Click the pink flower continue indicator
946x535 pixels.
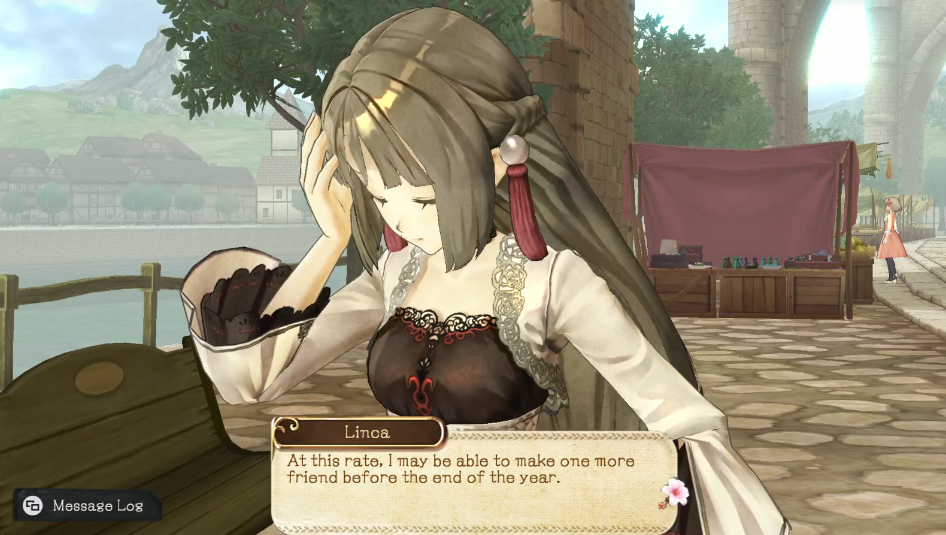[x=676, y=491]
